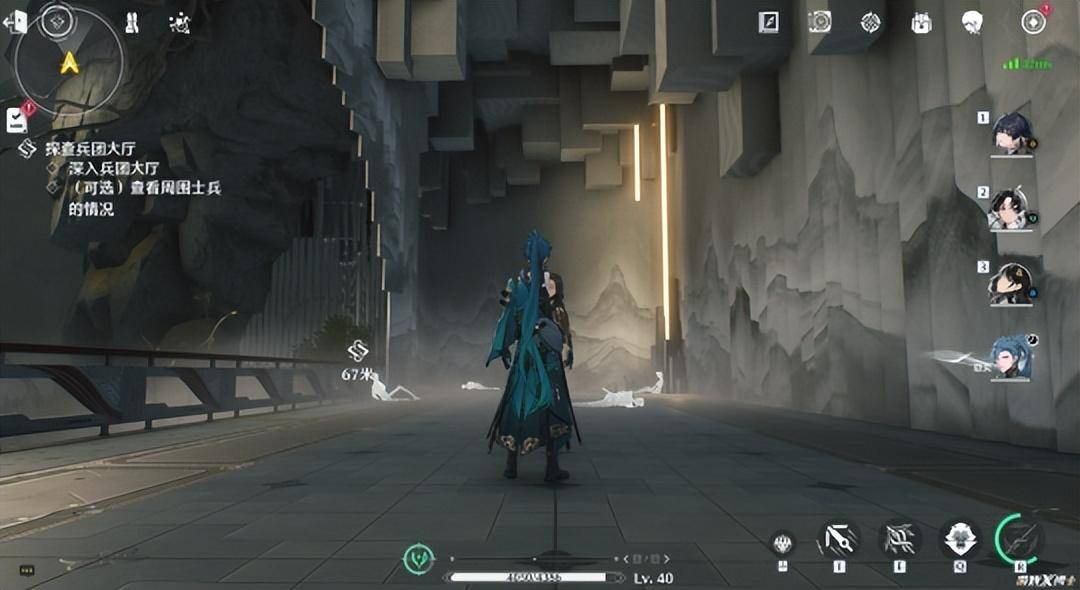Click the two-figures icon beside the minimap
This screenshot has height=590, width=1080.
click(x=132, y=22)
